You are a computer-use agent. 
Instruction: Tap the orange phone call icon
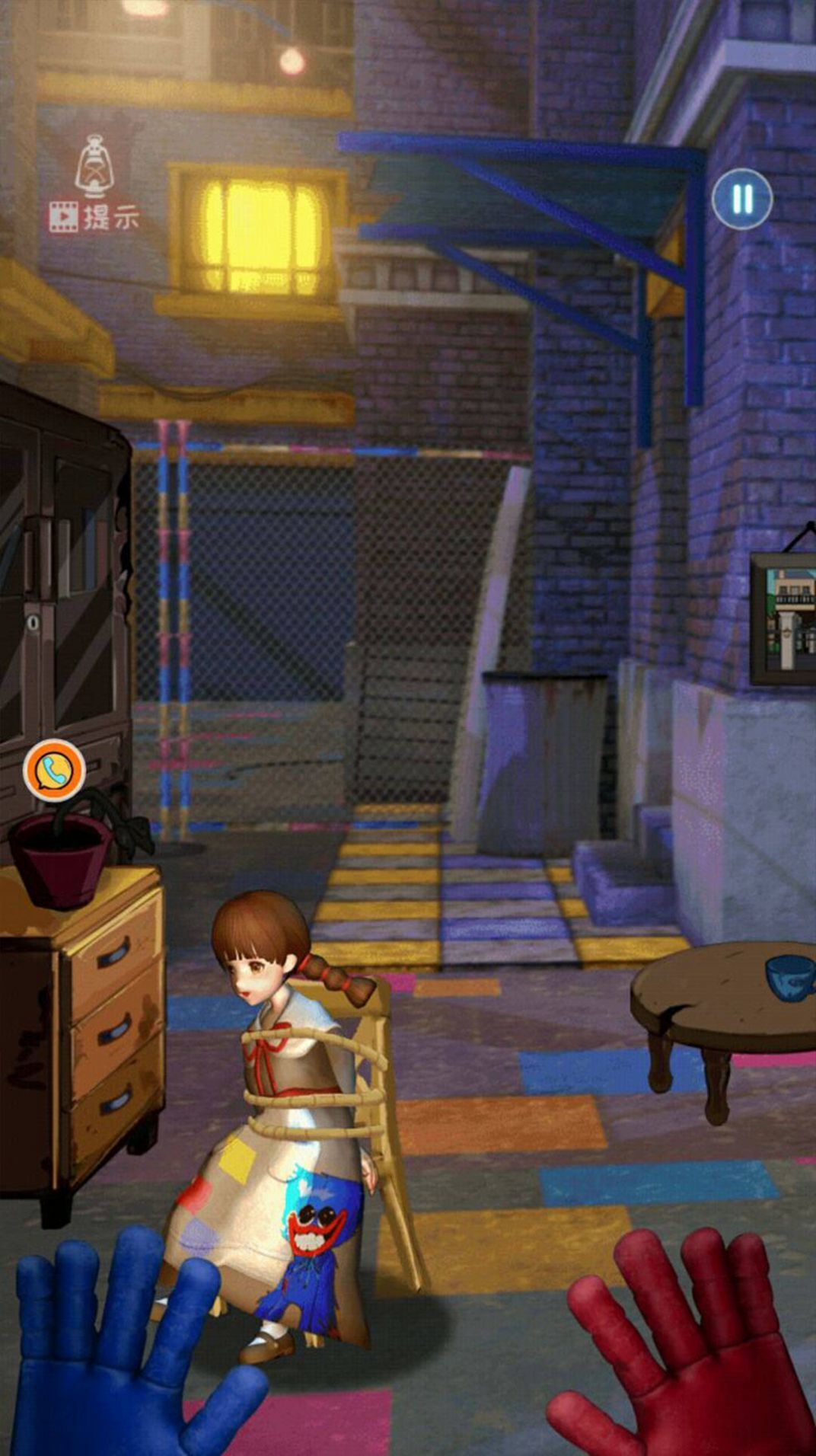[54, 771]
